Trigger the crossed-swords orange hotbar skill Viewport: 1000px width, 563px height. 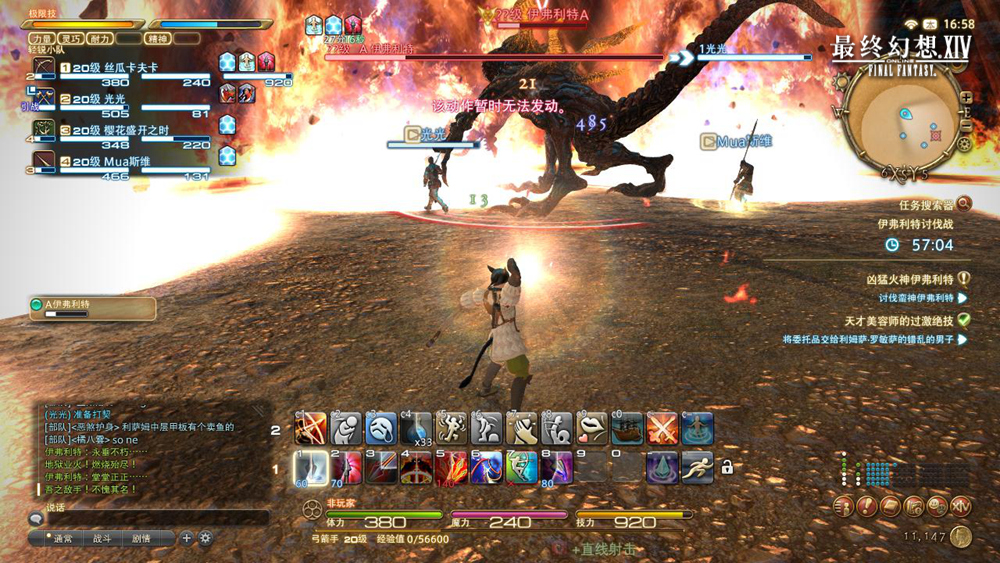(x=661, y=428)
